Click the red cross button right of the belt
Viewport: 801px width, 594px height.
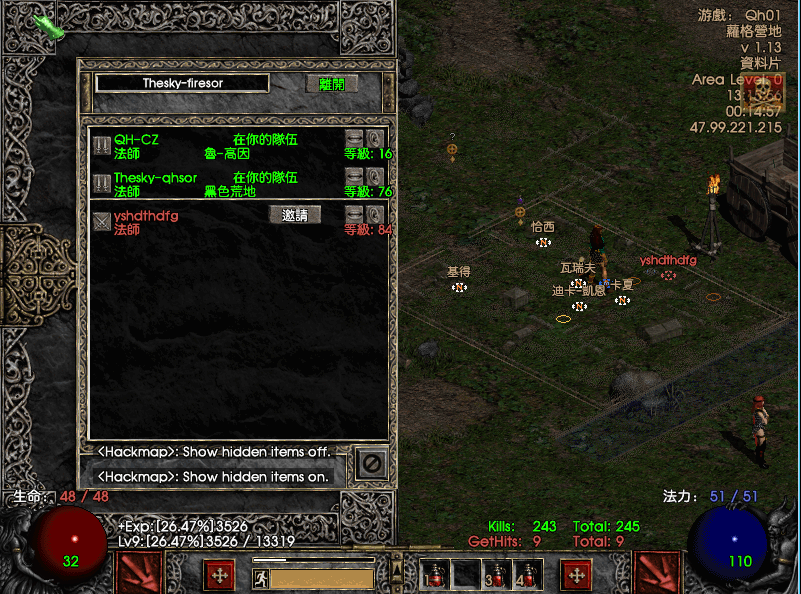[x=576, y=575]
